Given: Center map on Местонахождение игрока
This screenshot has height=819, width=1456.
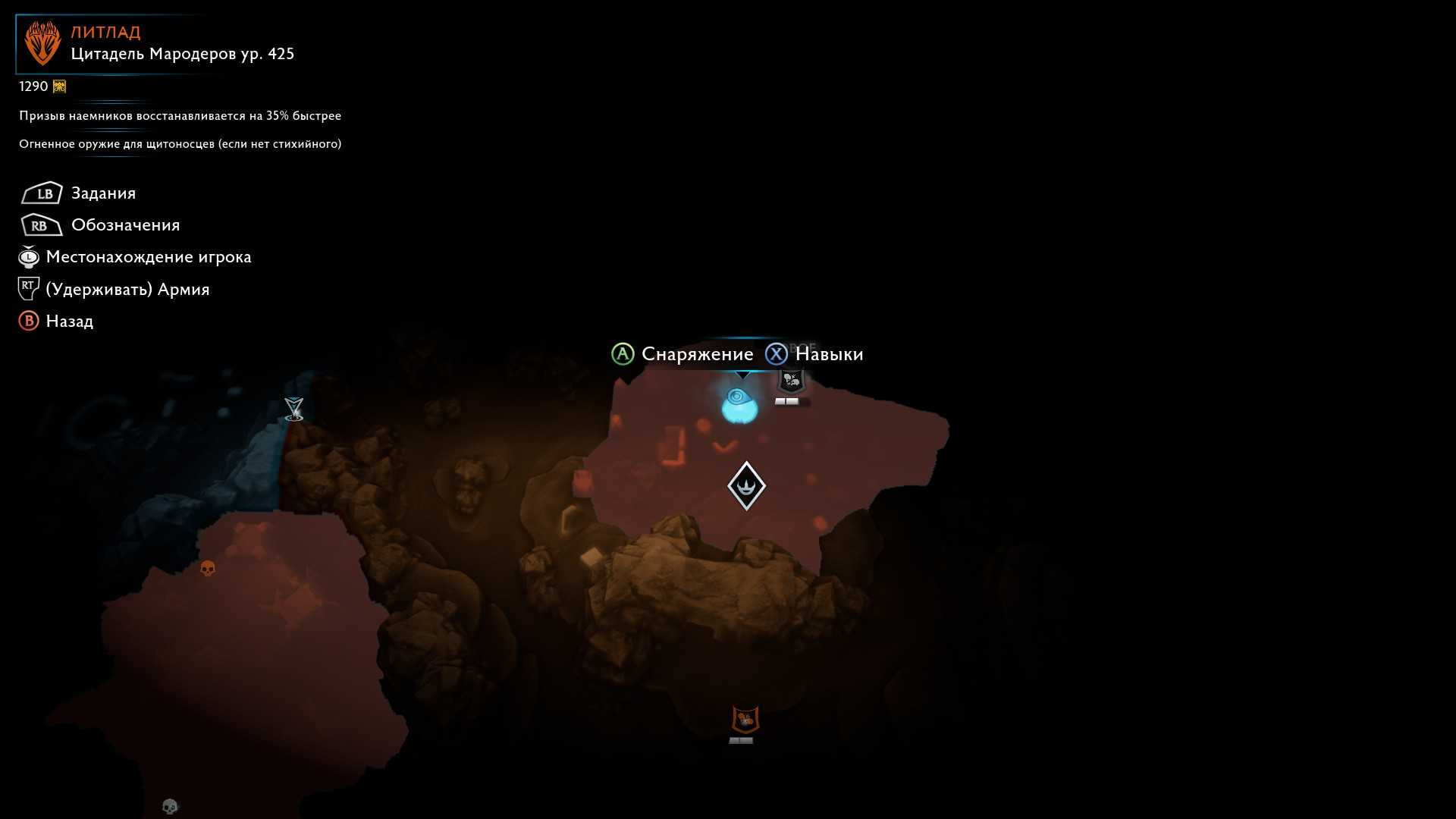Looking at the screenshot, I should point(148,257).
